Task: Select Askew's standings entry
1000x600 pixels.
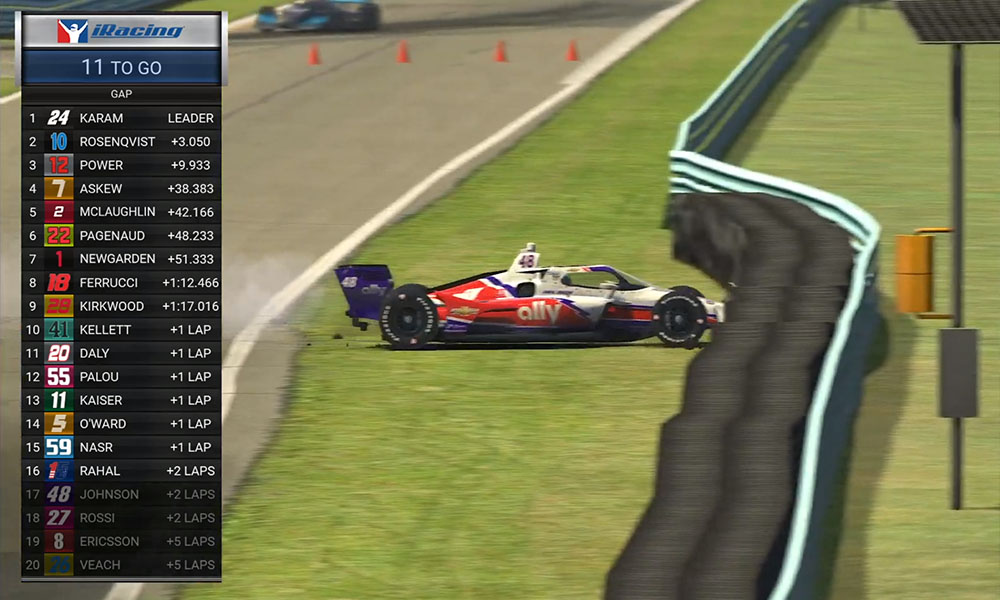Action: coord(121,189)
